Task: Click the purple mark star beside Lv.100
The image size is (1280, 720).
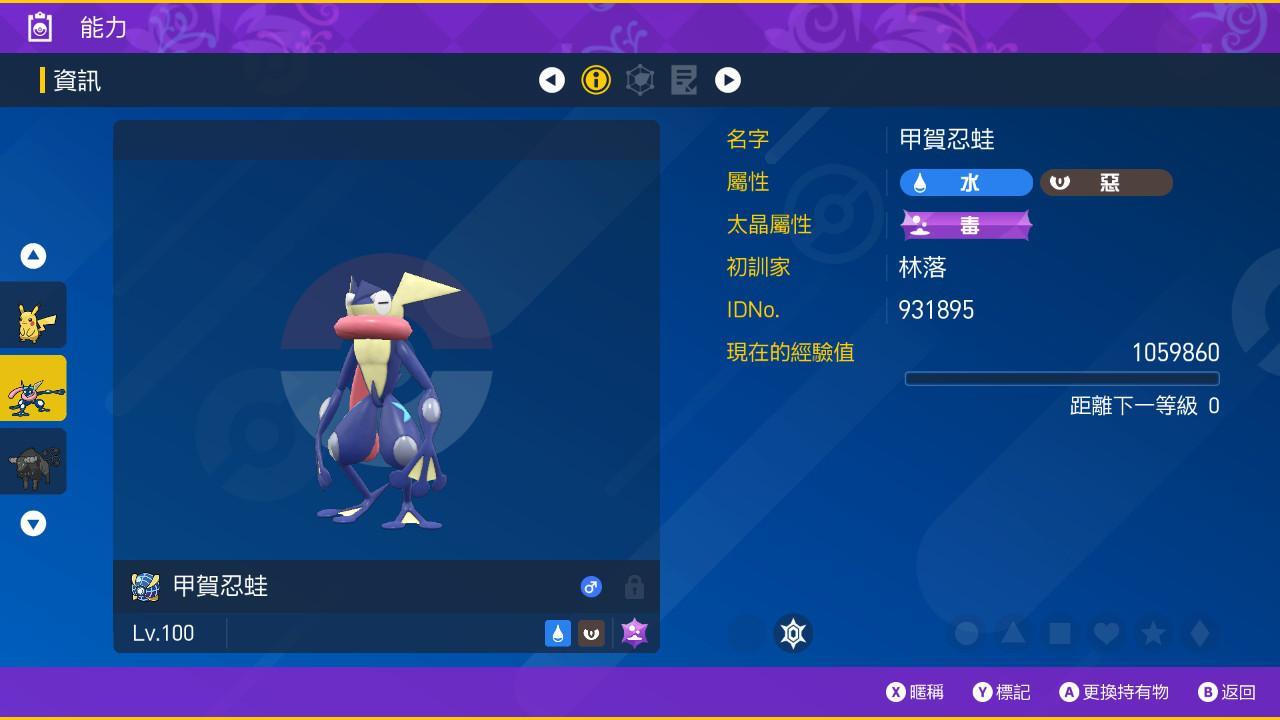Action: pos(633,632)
